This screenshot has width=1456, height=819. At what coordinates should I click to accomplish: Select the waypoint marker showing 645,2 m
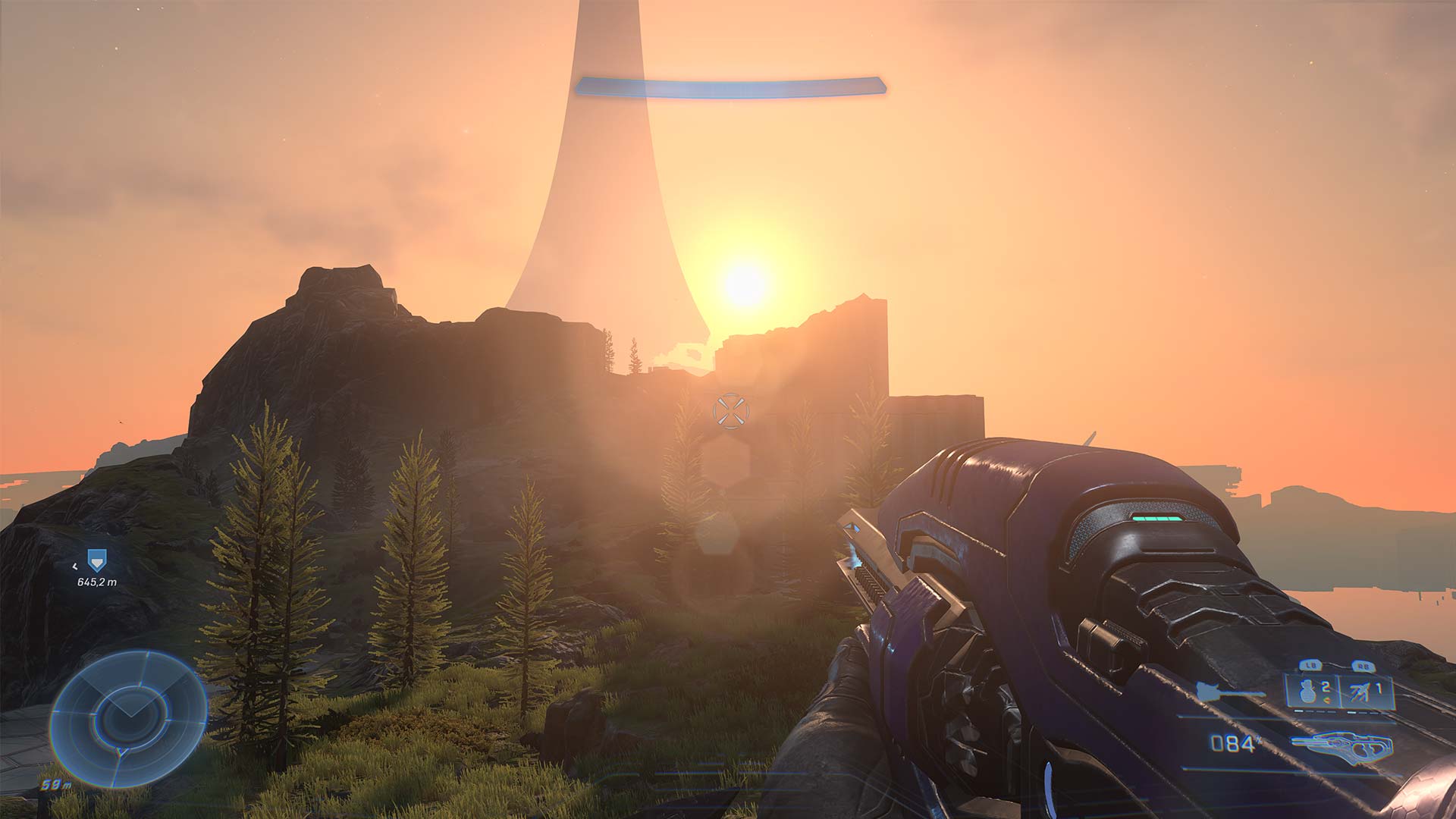95,561
